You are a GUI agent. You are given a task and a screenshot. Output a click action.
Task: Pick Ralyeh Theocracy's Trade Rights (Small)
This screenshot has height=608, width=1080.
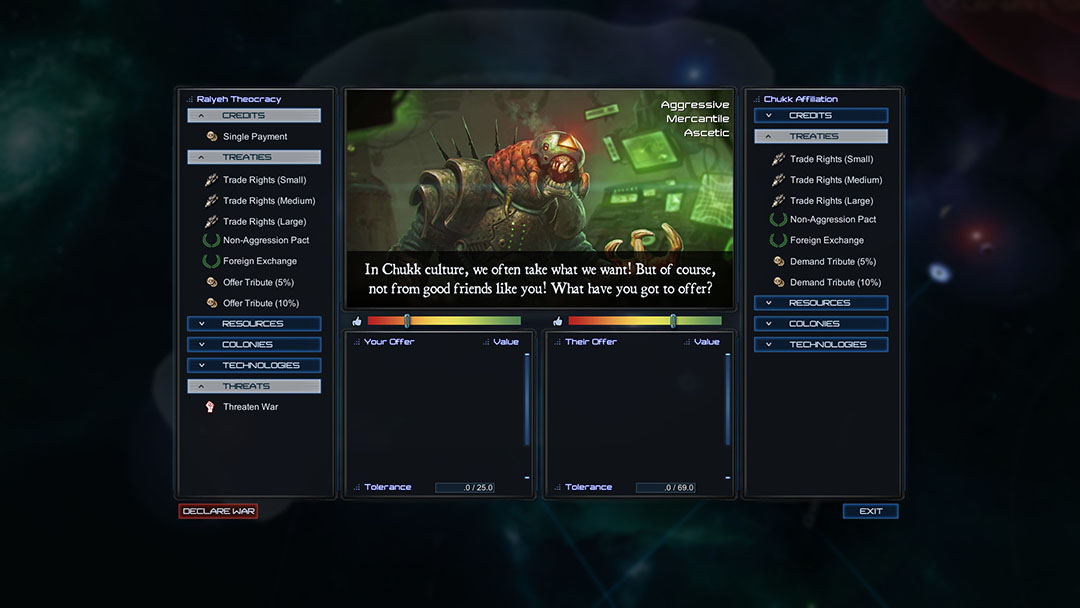click(264, 180)
